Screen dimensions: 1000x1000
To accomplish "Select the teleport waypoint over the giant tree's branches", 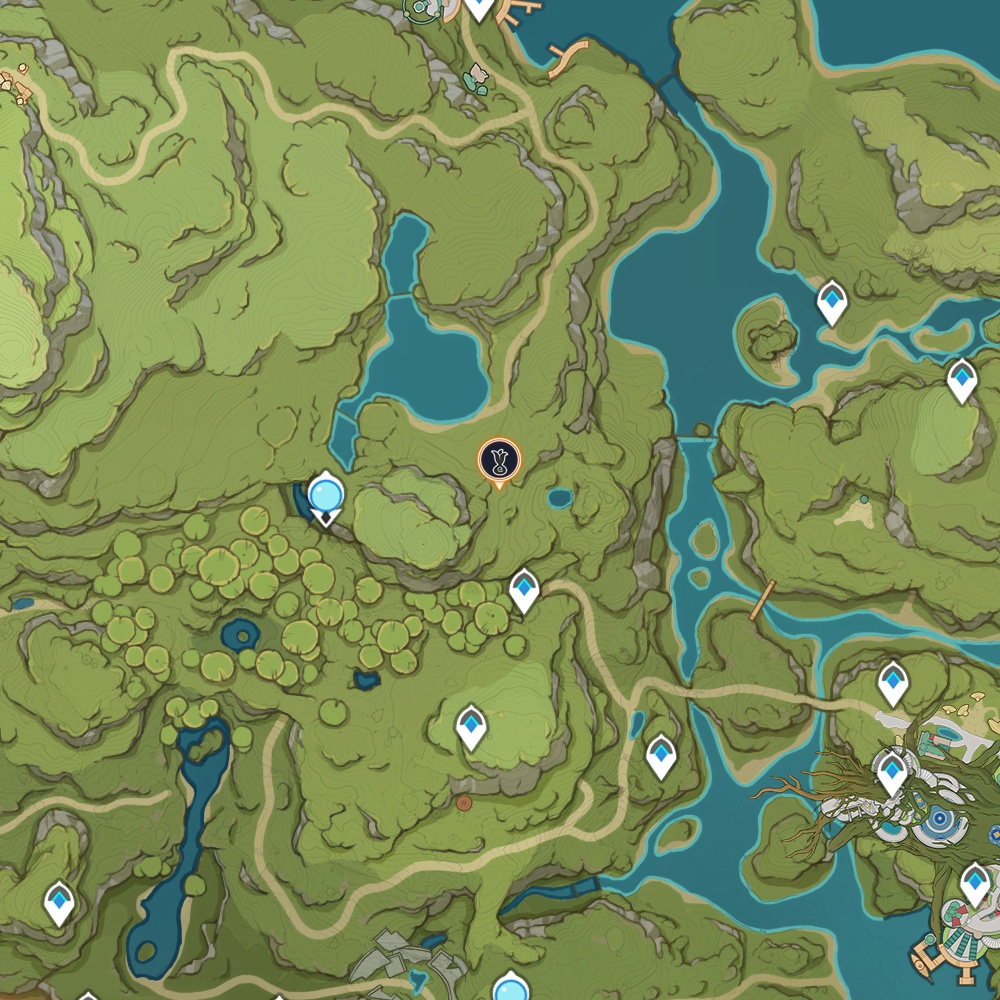I will click(891, 773).
